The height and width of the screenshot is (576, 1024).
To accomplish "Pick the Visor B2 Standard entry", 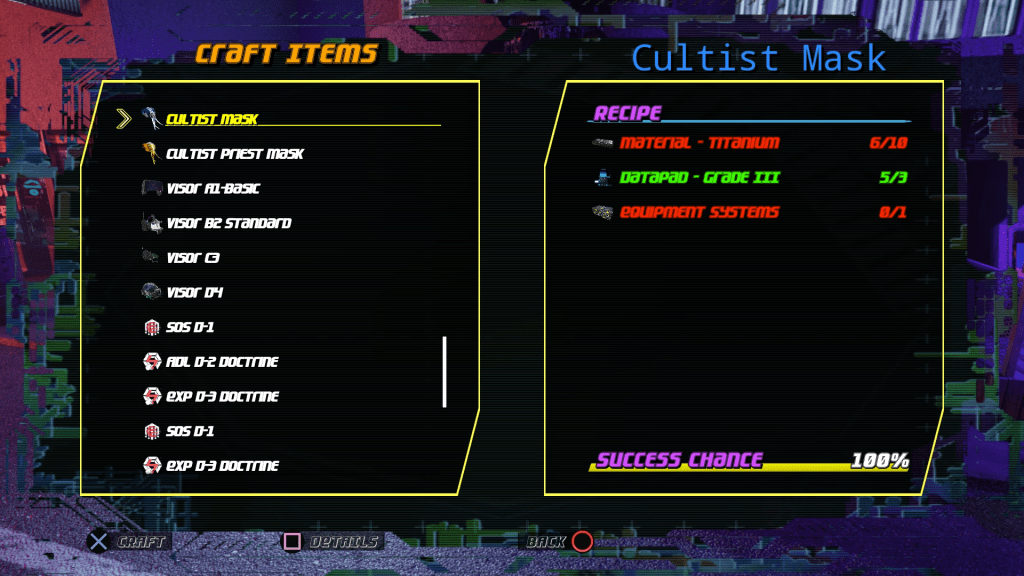I will coord(228,223).
